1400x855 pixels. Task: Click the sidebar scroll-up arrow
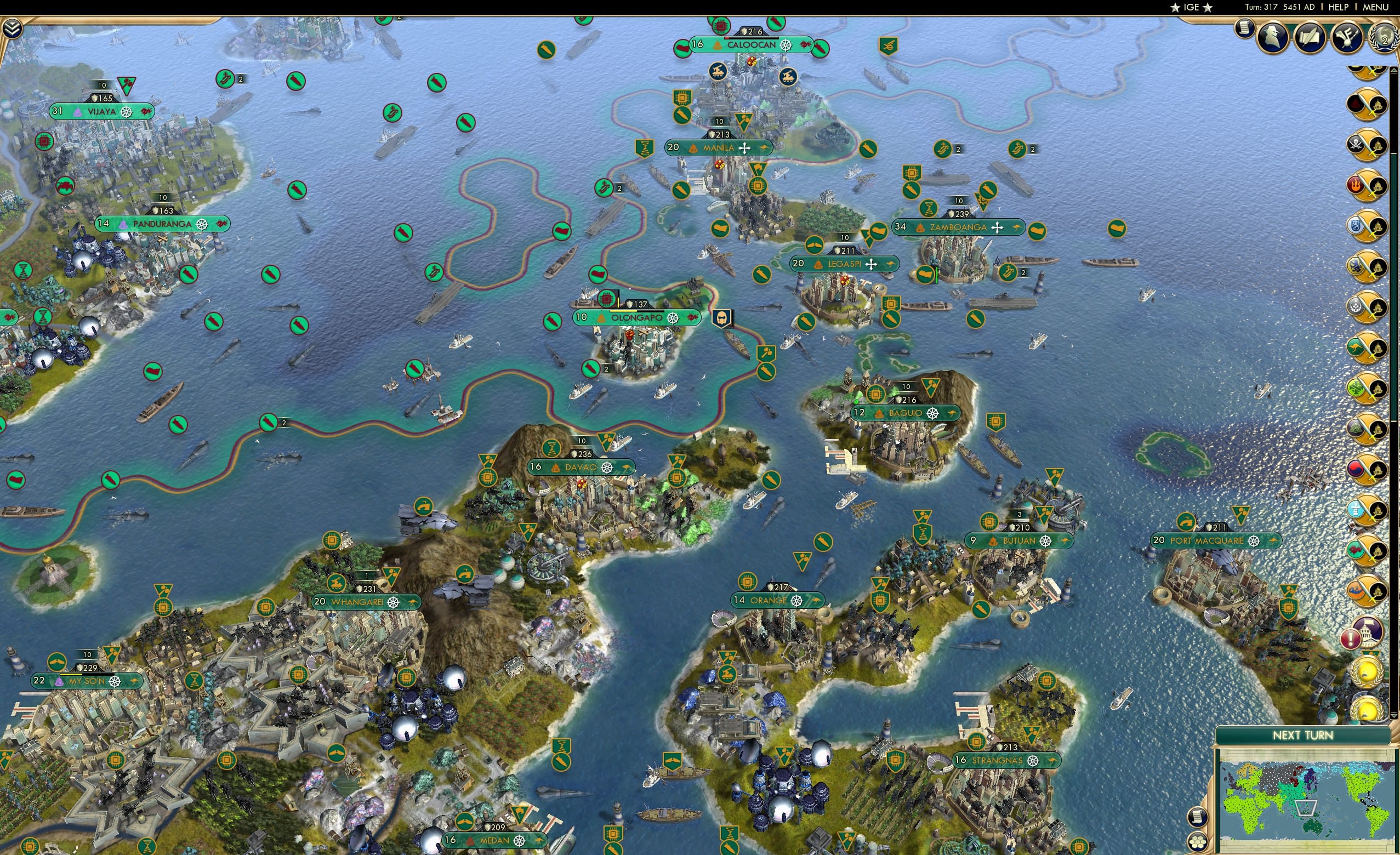pos(1395,69)
